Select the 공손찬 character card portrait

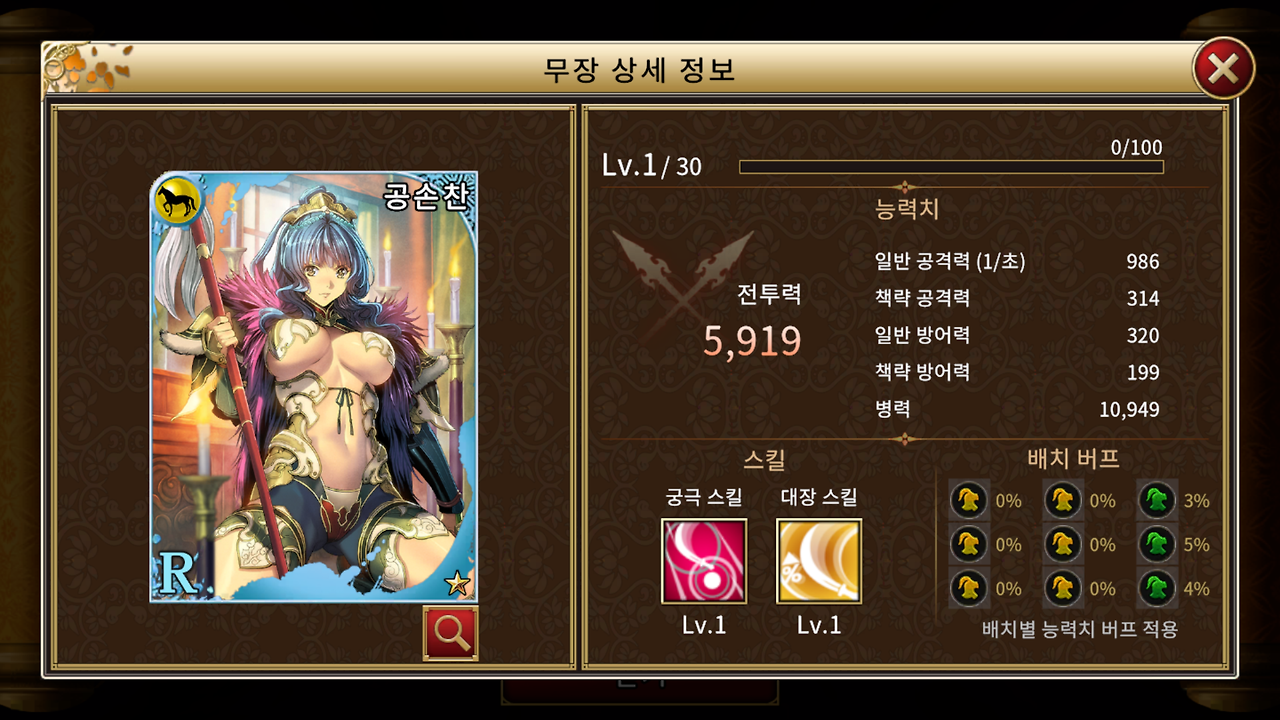[x=300, y=400]
